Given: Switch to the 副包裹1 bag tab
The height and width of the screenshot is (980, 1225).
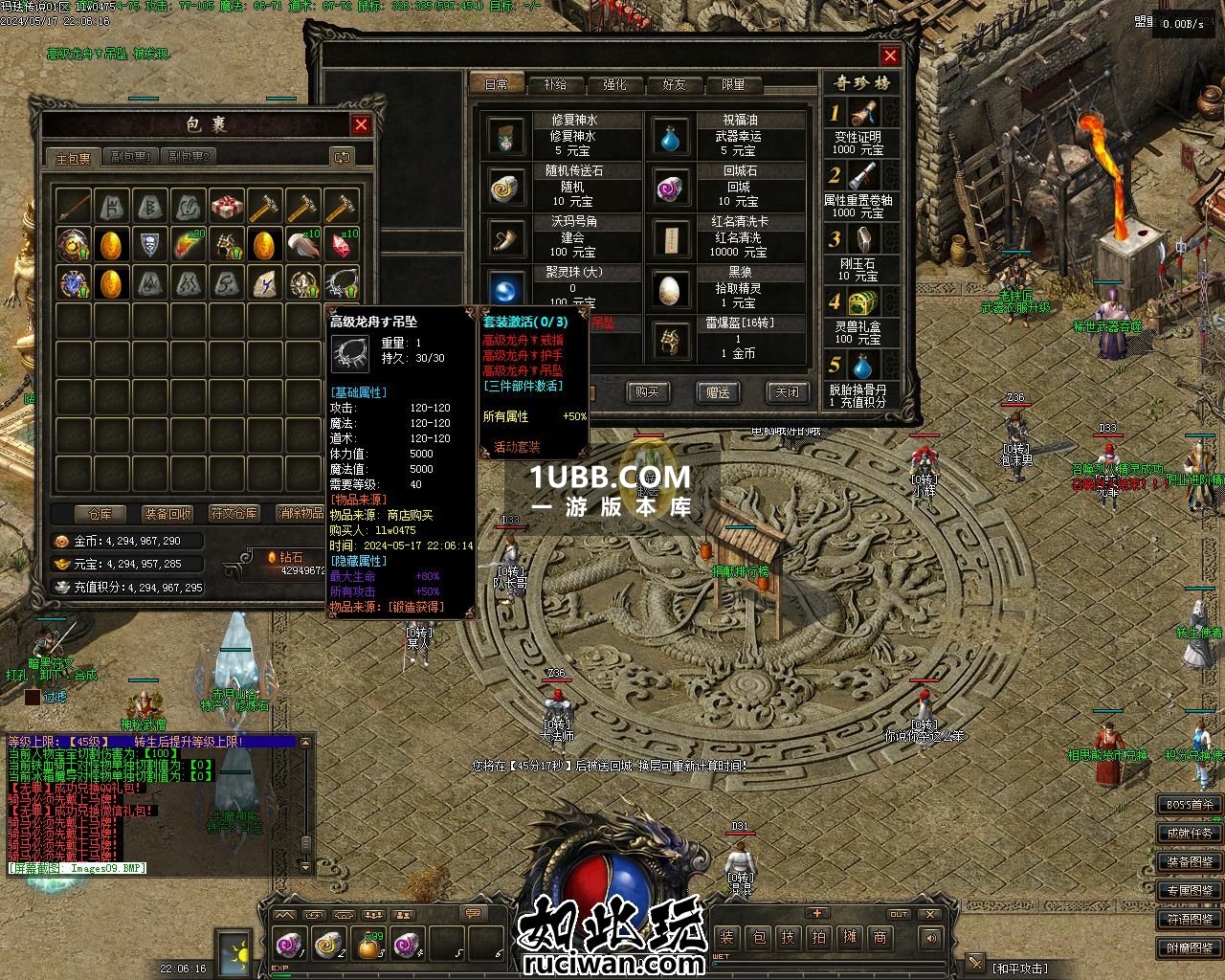Looking at the screenshot, I should click(130, 157).
